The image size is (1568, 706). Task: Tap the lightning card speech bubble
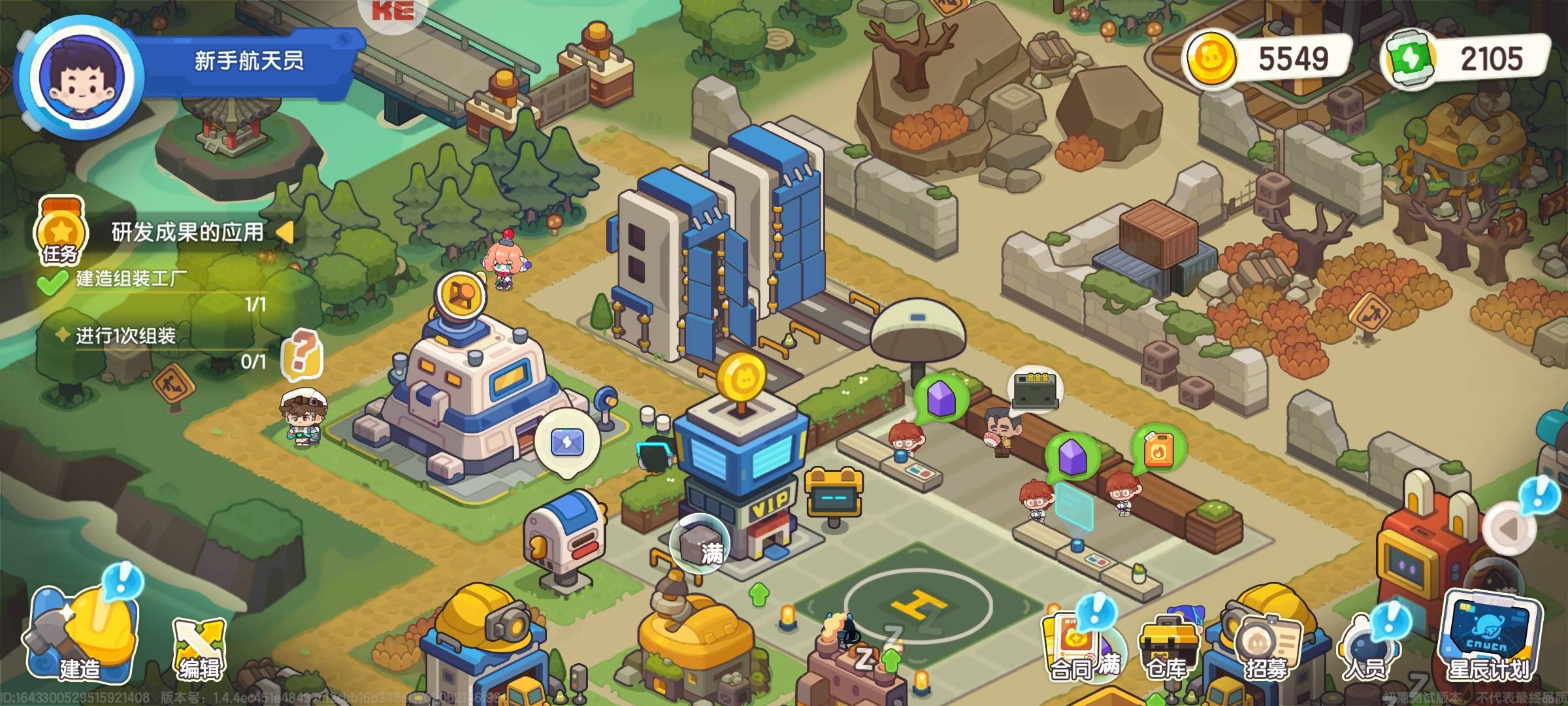(566, 442)
